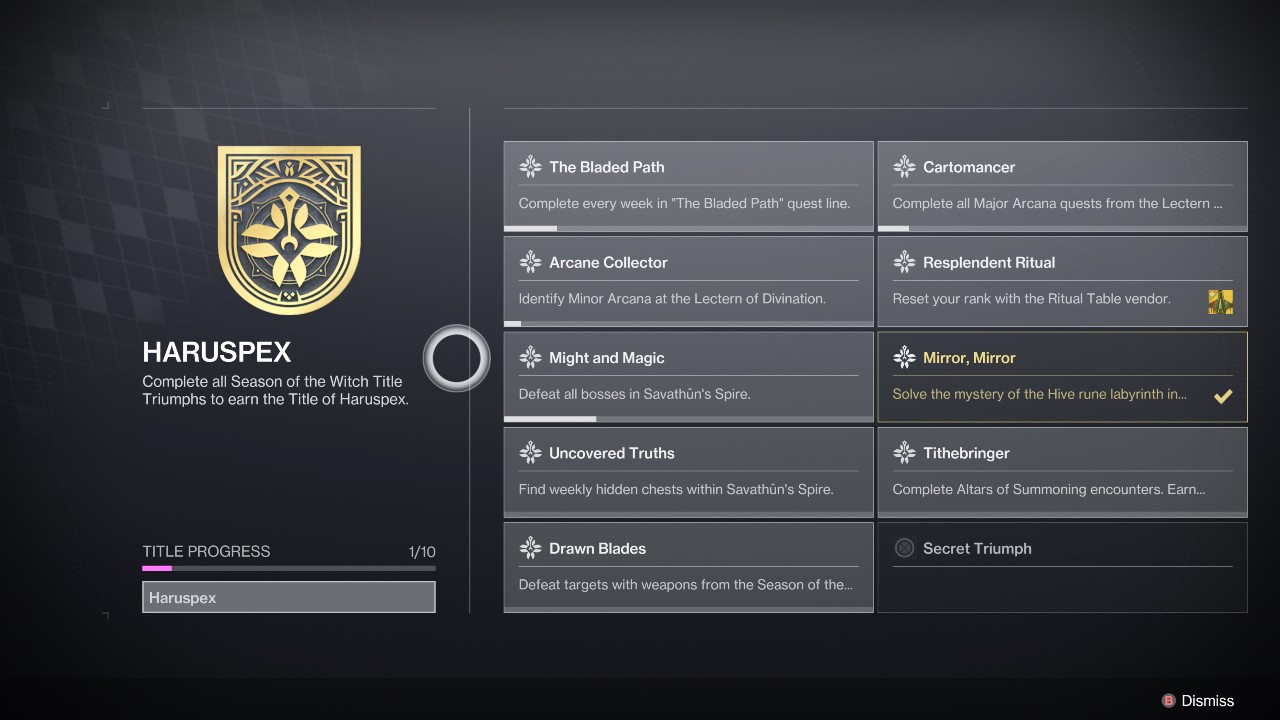
Task: Click the Cartomancer triumph star icon
Action: pyautogui.click(x=905, y=166)
